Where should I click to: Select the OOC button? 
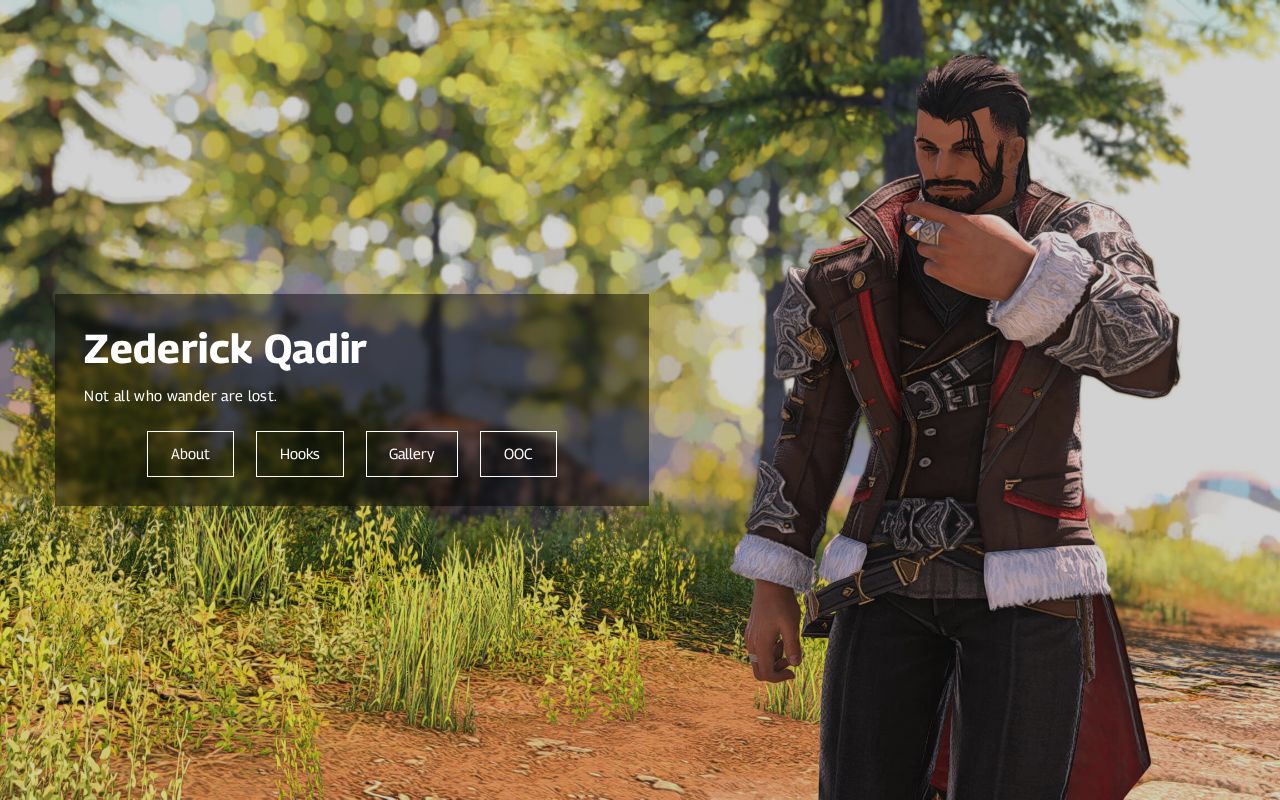tap(518, 454)
